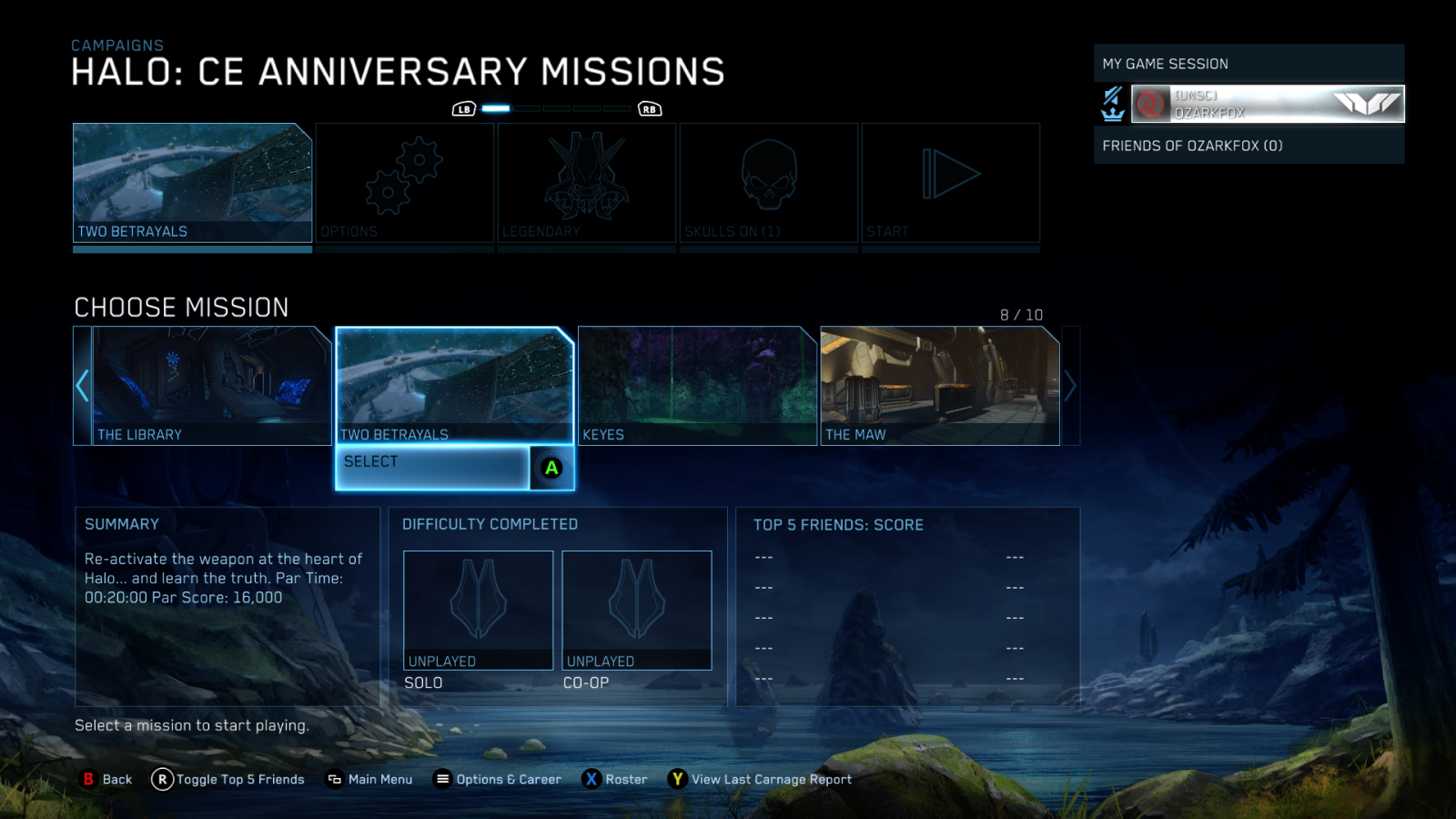Select the OzarkFox player card
This screenshot has height=819, width=1456.
click(x=1267, y=104)
